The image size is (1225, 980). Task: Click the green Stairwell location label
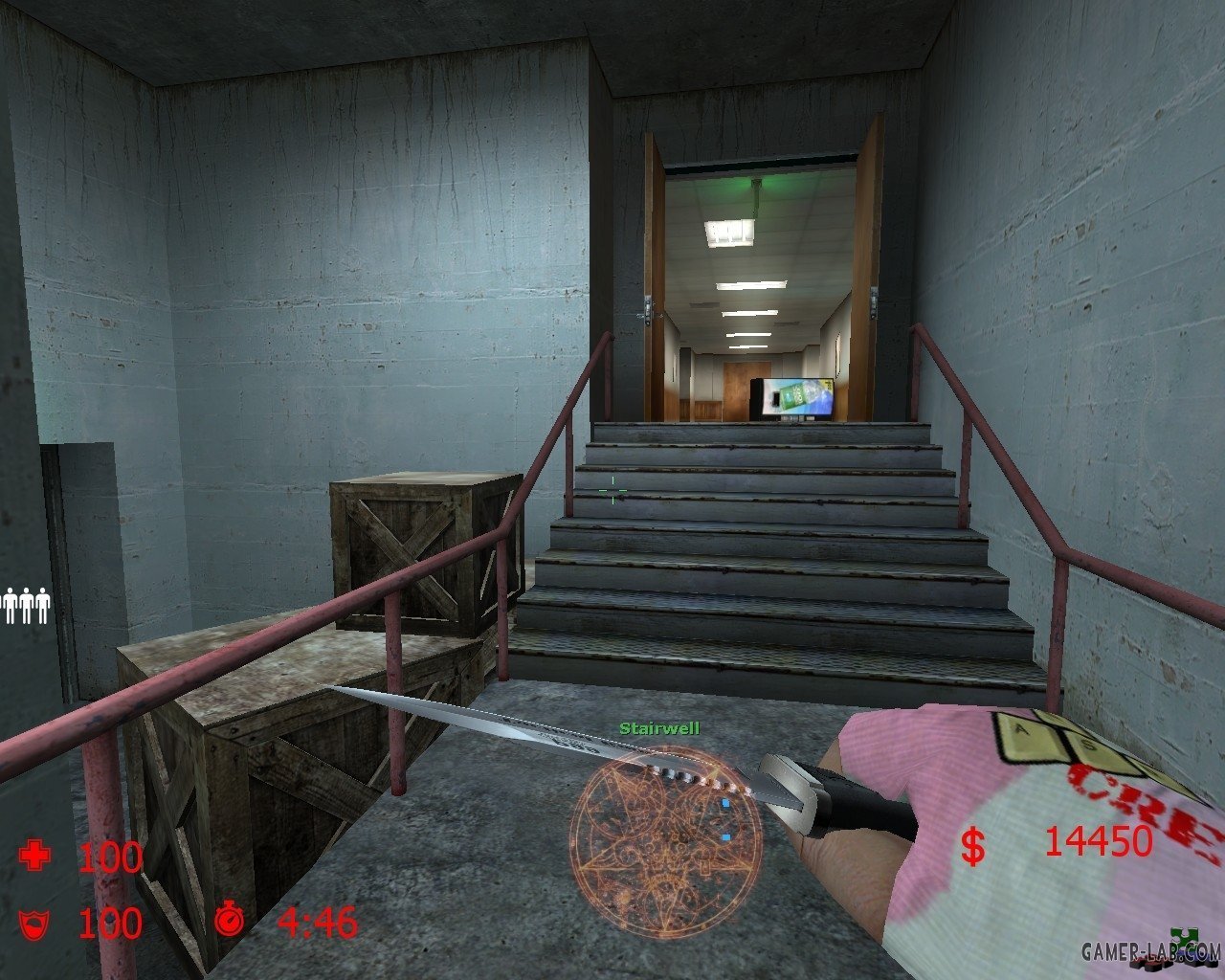coord(659,728)
